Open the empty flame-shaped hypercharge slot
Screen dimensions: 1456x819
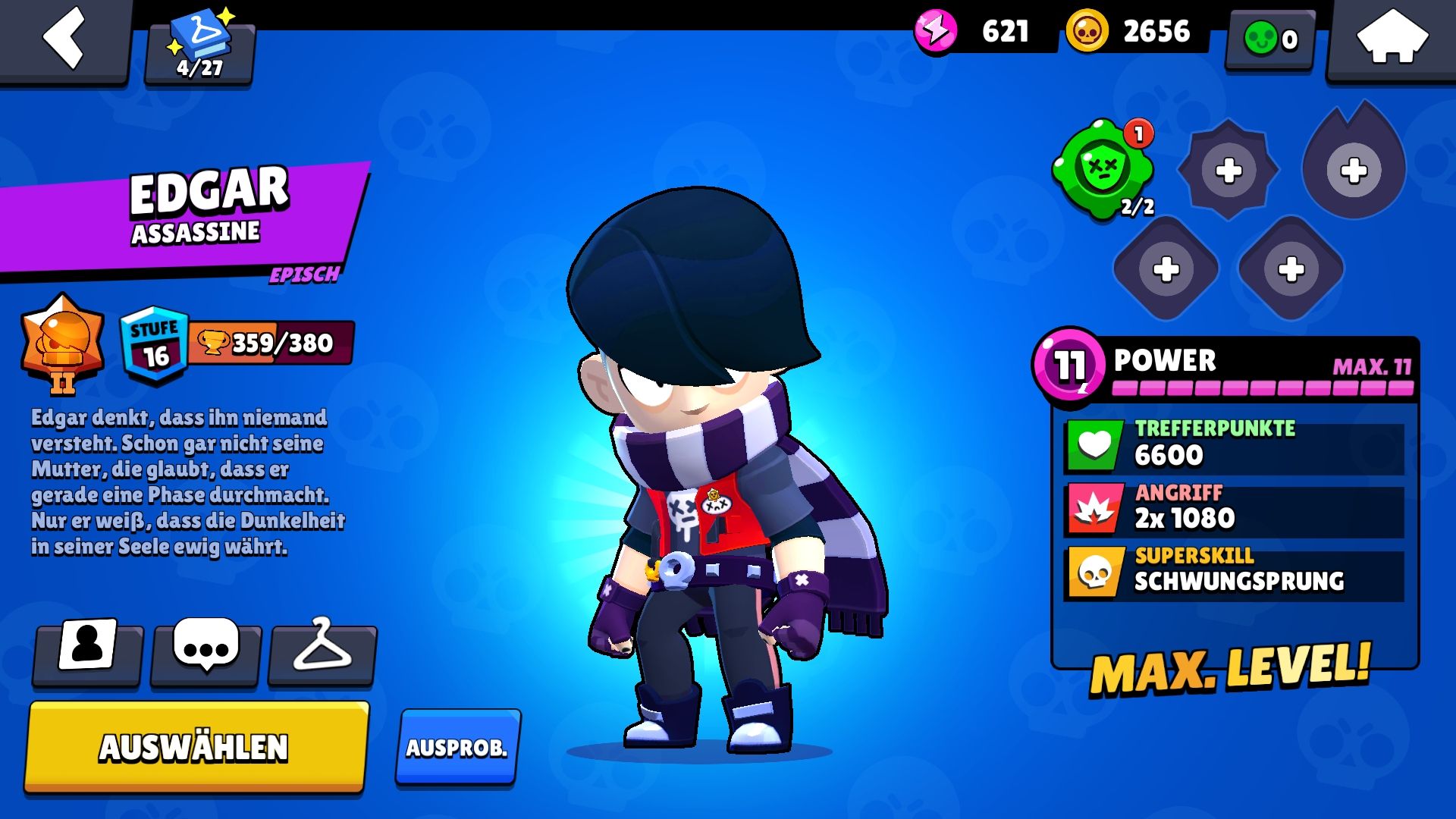tap(1353, 168)
